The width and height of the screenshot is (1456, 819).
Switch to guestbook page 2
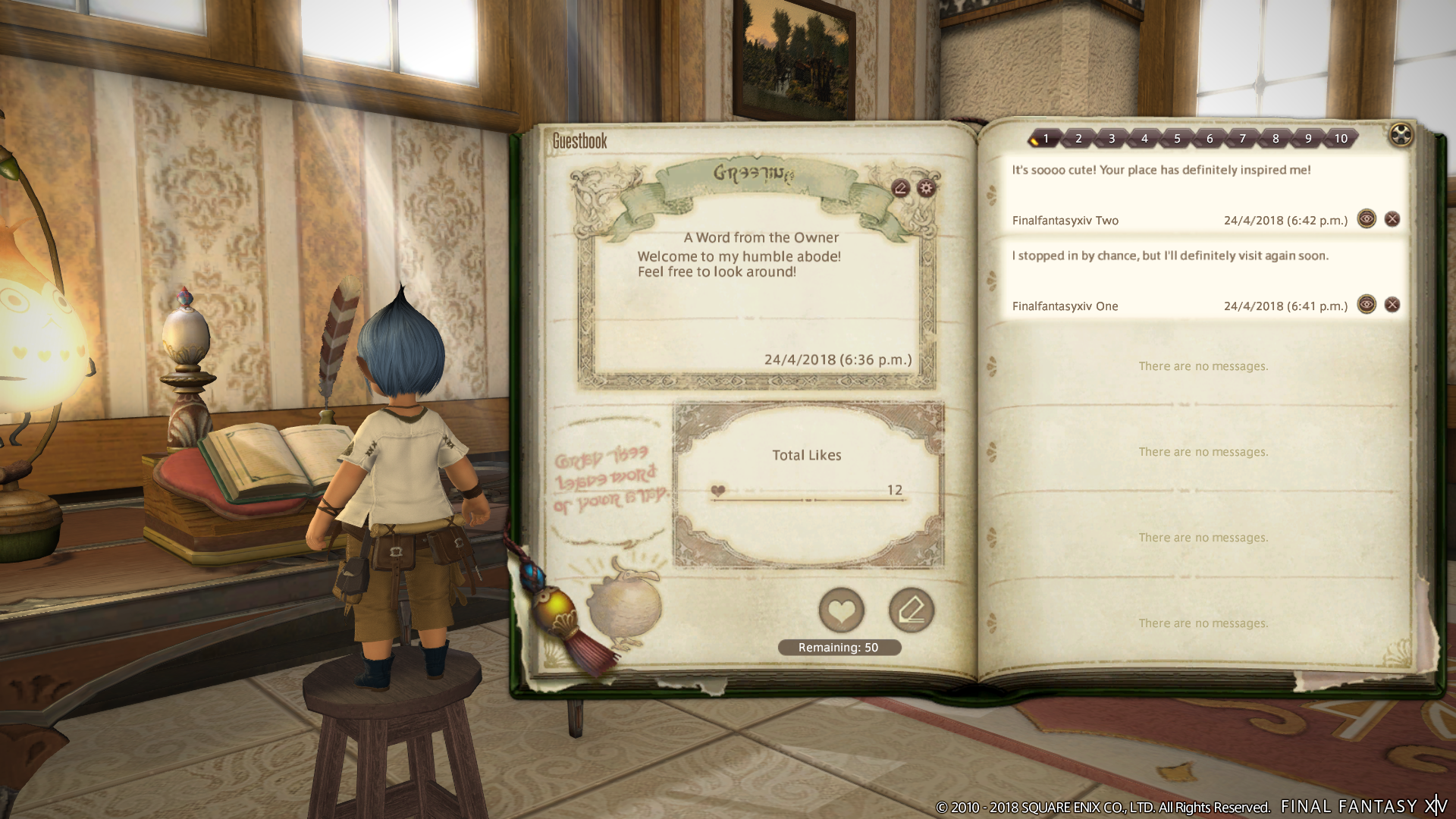pos(1078,138)
